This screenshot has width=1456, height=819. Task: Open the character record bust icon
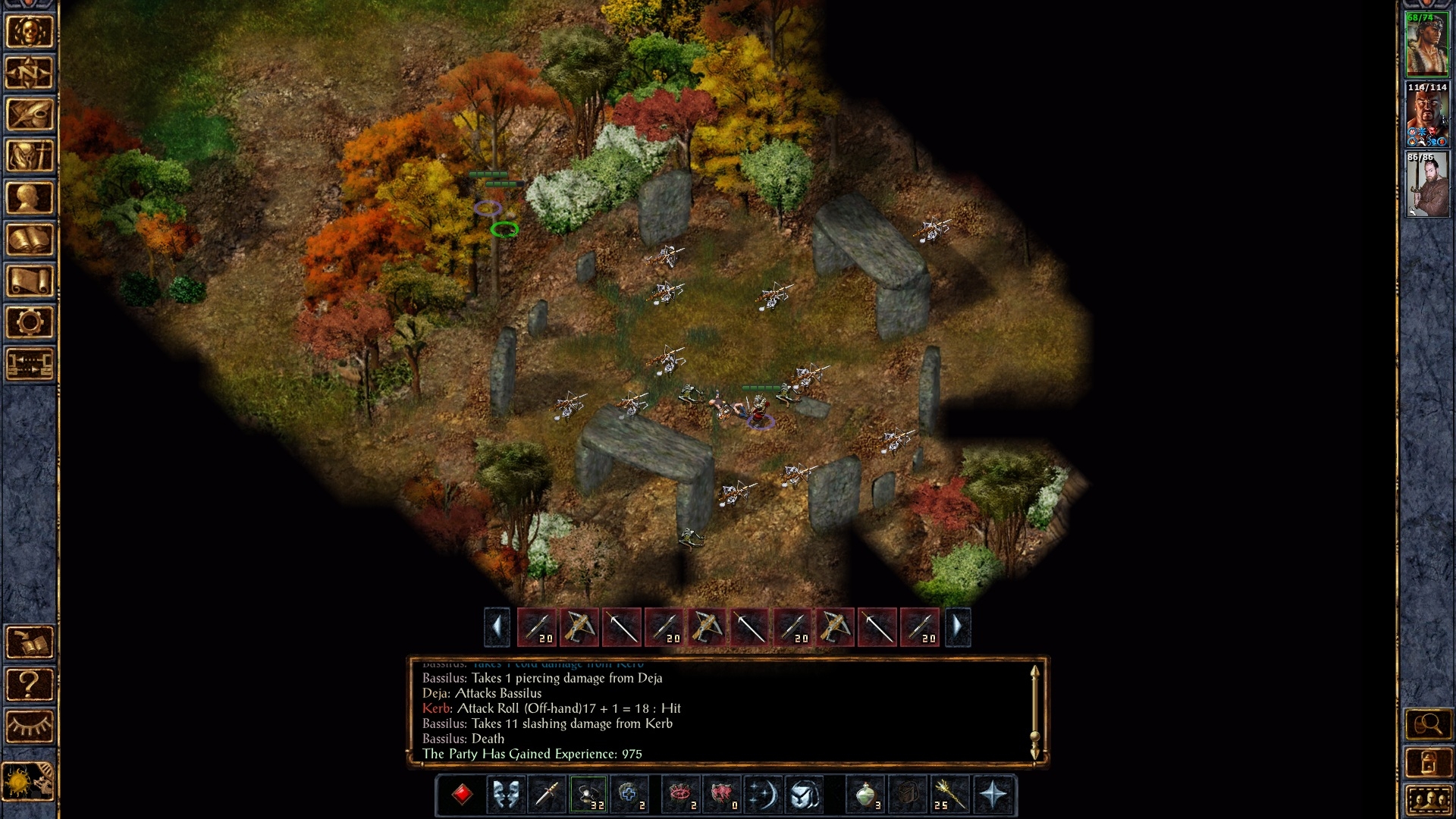[30, 198]
